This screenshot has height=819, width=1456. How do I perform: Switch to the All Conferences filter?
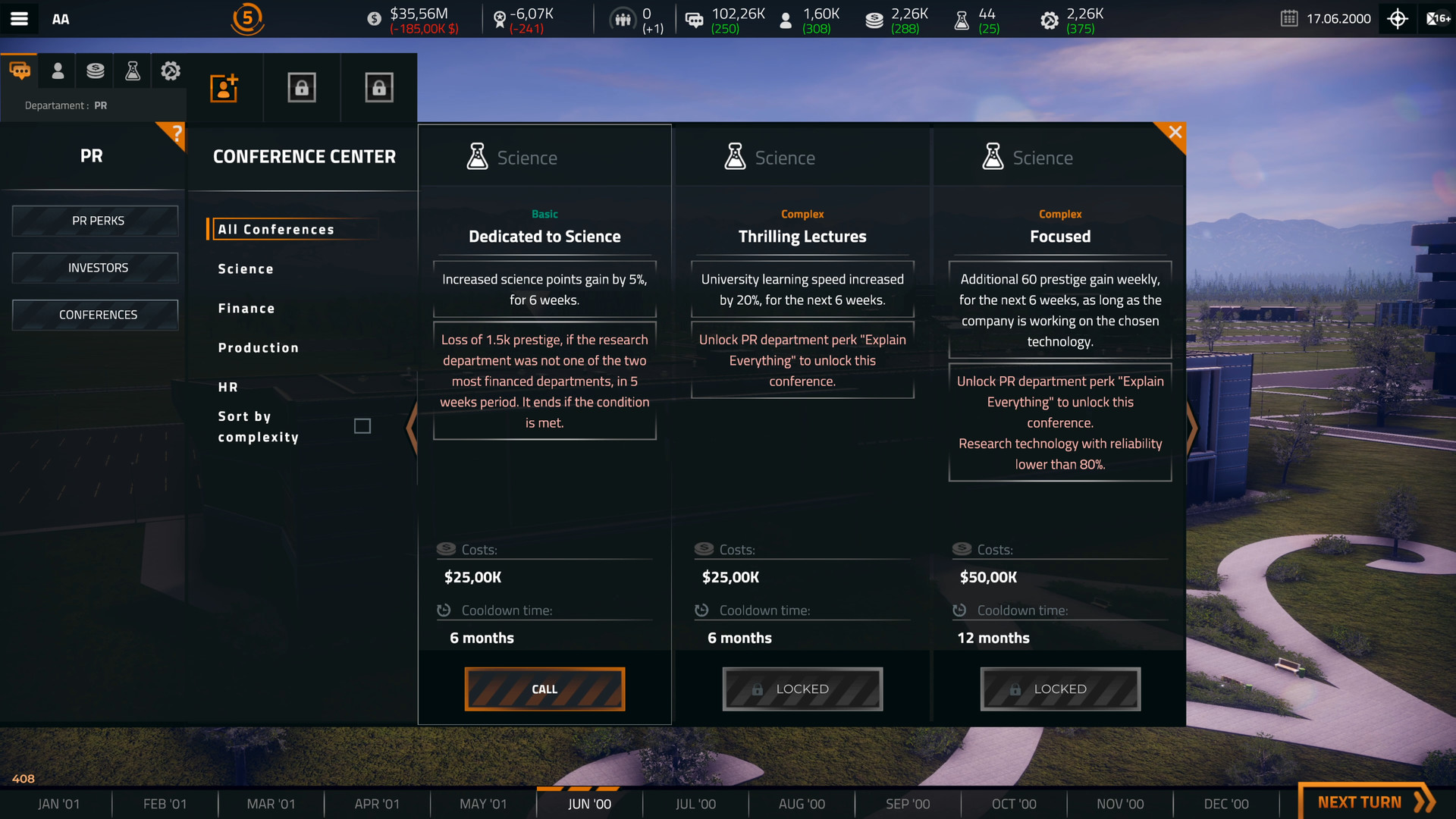(277, 229)
